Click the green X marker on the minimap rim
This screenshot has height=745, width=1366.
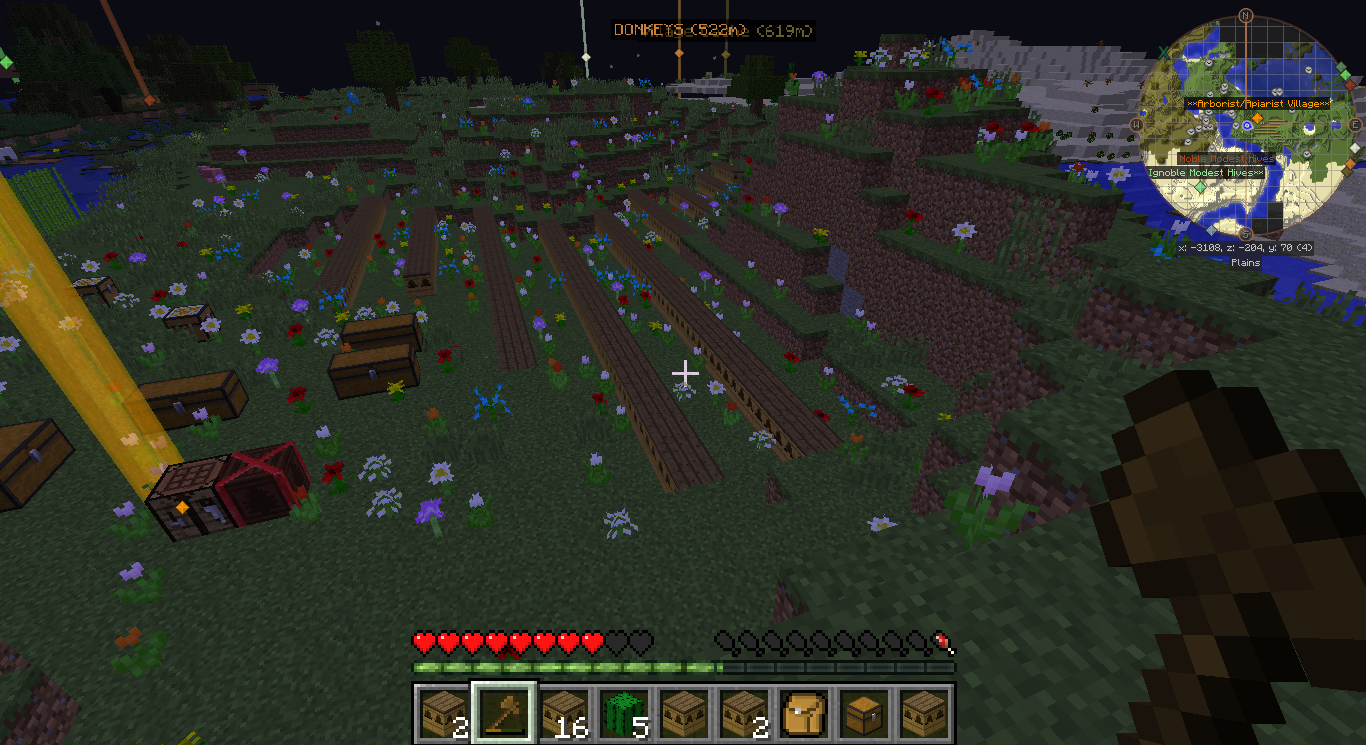(1164, 52)
